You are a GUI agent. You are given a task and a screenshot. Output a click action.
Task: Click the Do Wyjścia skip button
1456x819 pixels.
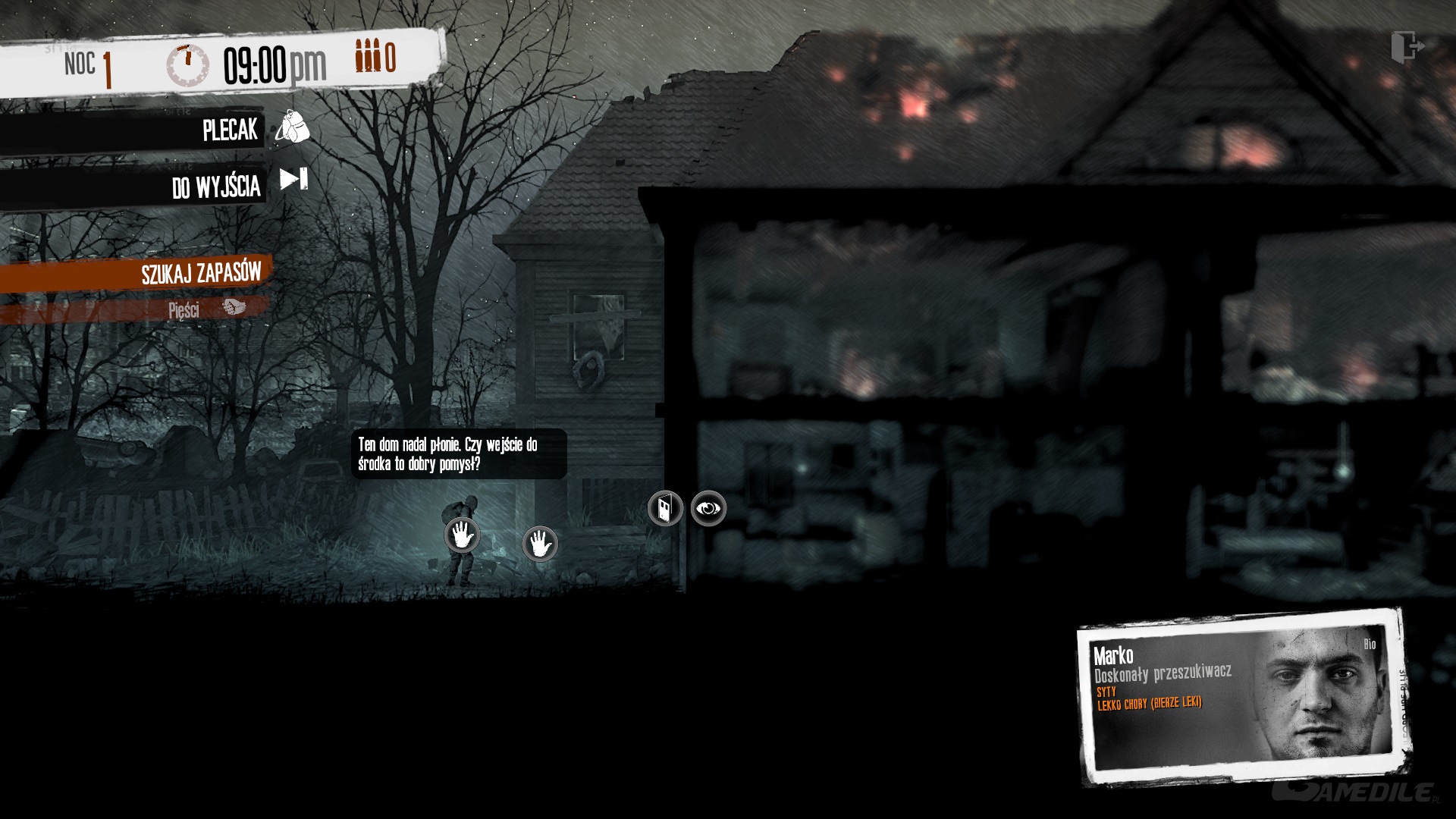click(x=293, y=180)
